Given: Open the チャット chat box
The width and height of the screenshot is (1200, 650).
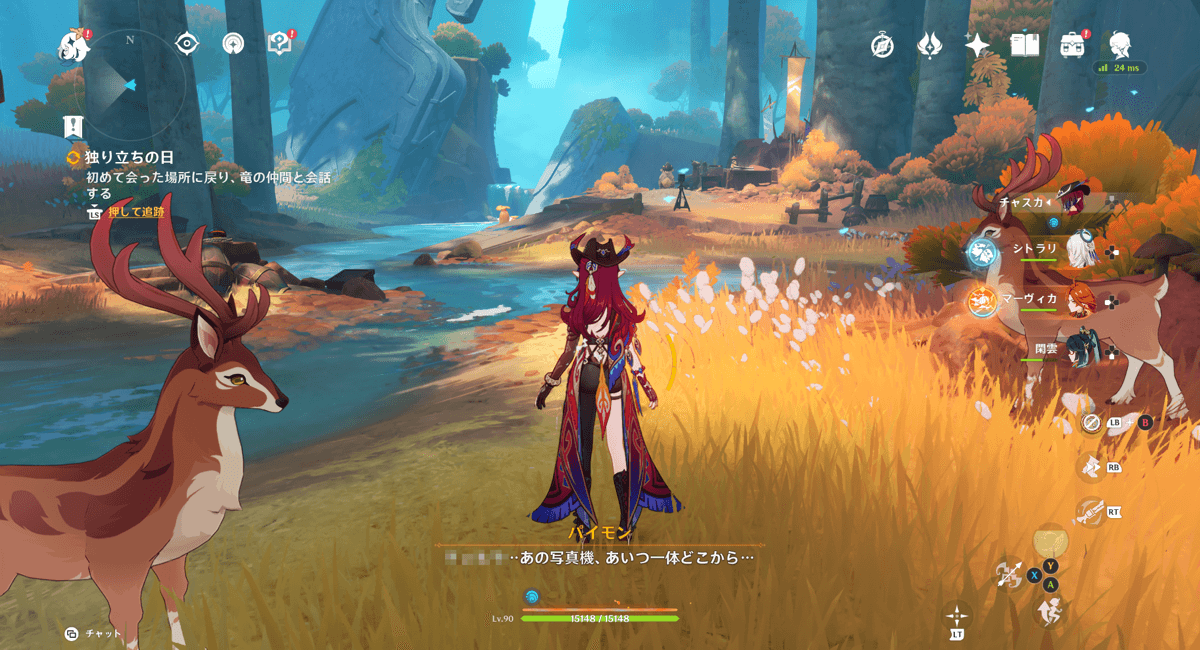Looking at the screenshot, I should pos(93,634).
